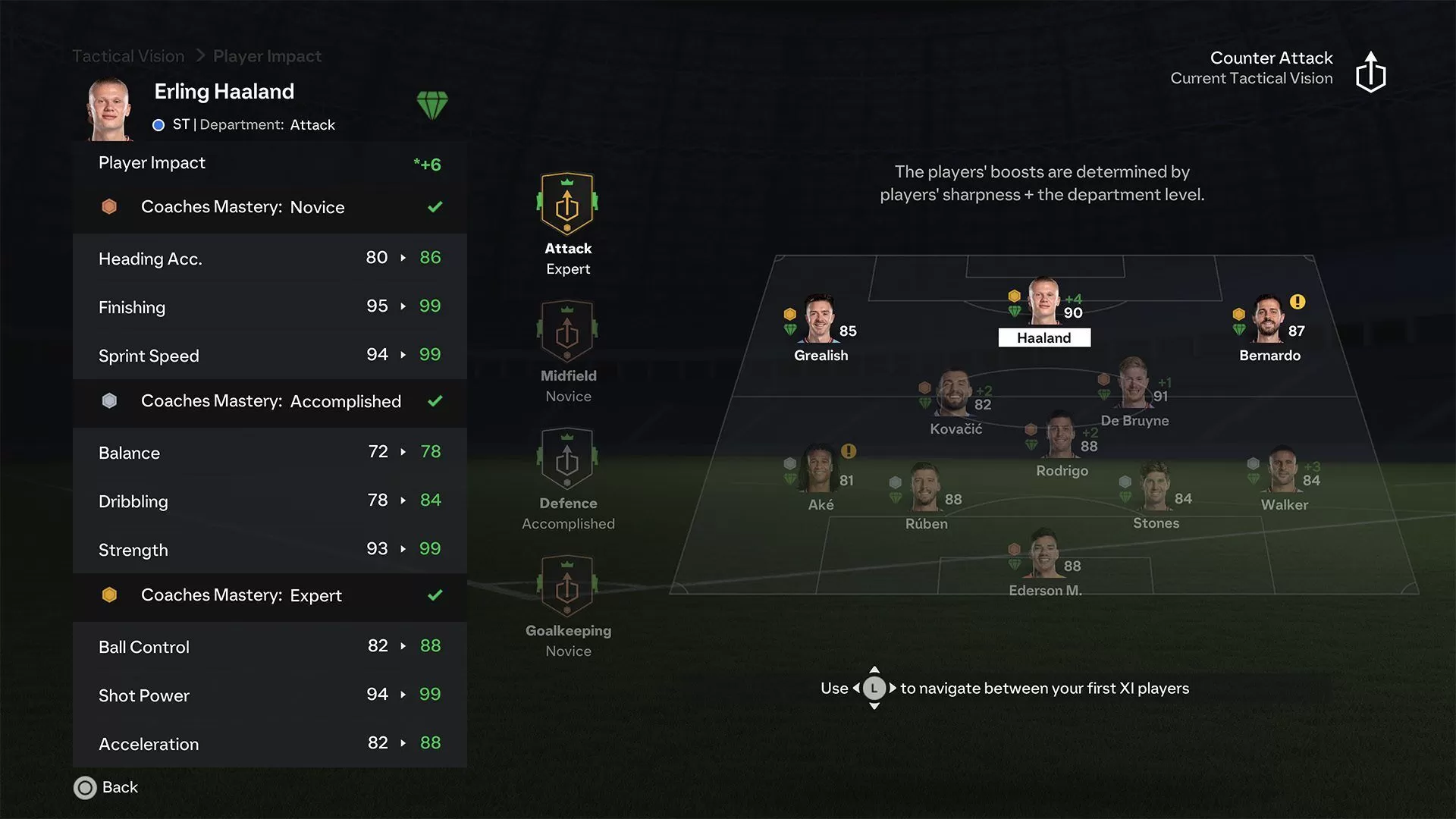
Task: Click the warning icon above Aké
Action: pyautogui.click(x=847, y=451)
